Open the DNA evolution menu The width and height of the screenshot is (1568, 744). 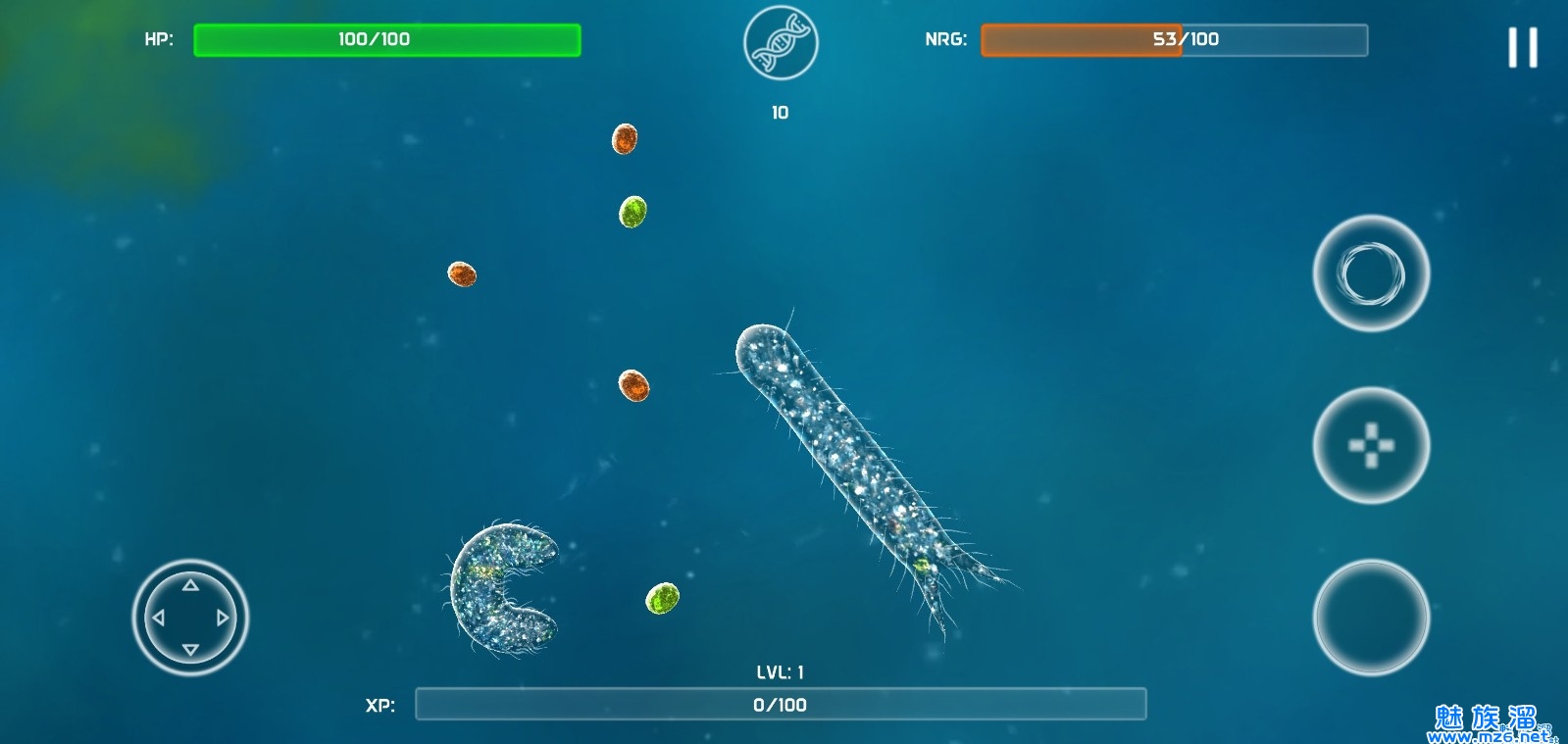781,43
